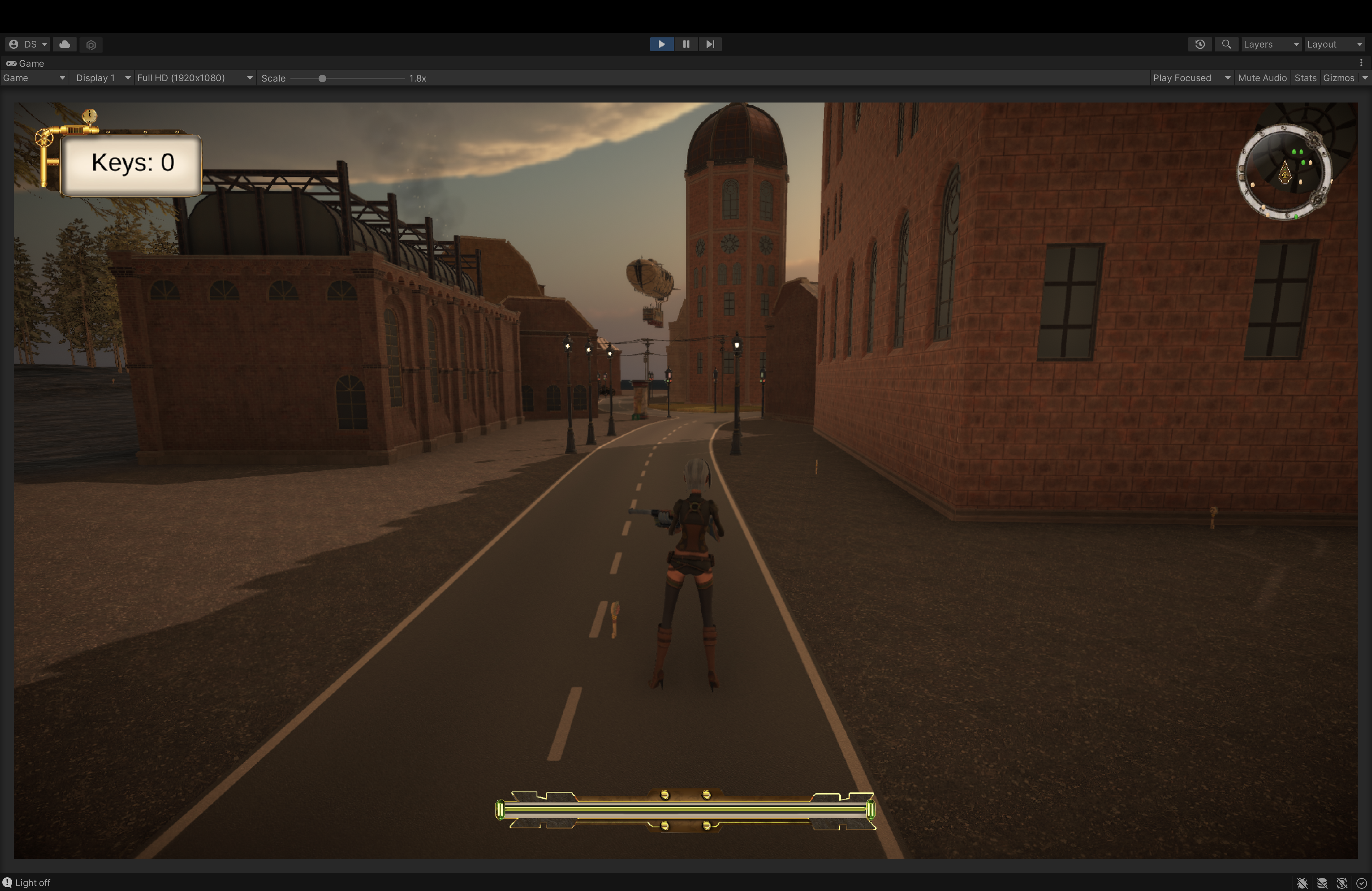Toggle the Unity Play button
The image size is (1372, 891).
click(x=661, y=44)
